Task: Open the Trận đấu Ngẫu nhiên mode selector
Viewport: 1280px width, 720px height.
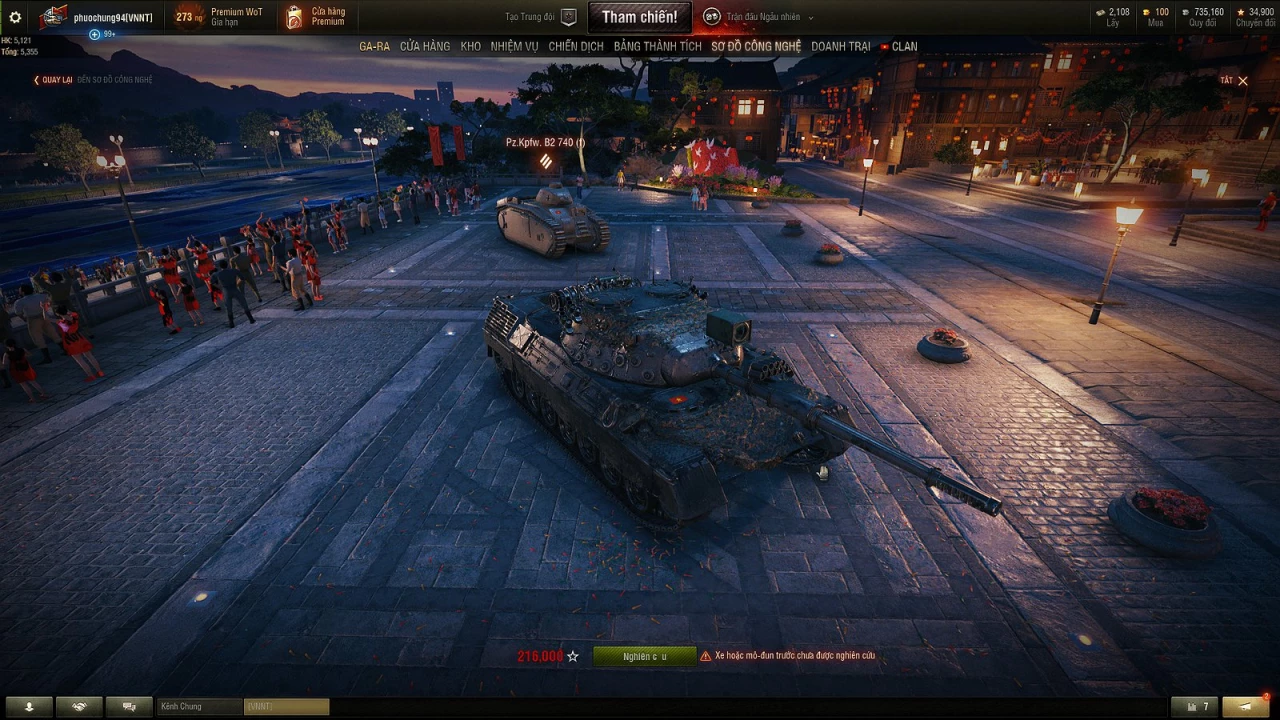Action: point(763,16)
